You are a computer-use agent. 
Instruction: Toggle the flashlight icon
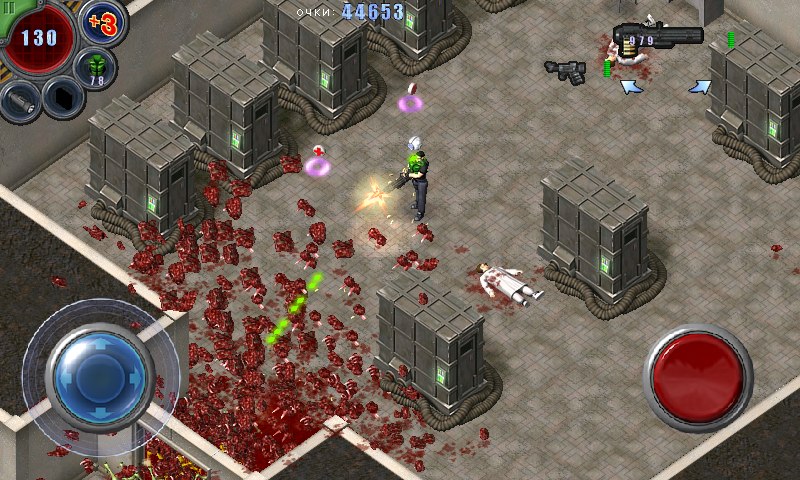pos(19,100)
